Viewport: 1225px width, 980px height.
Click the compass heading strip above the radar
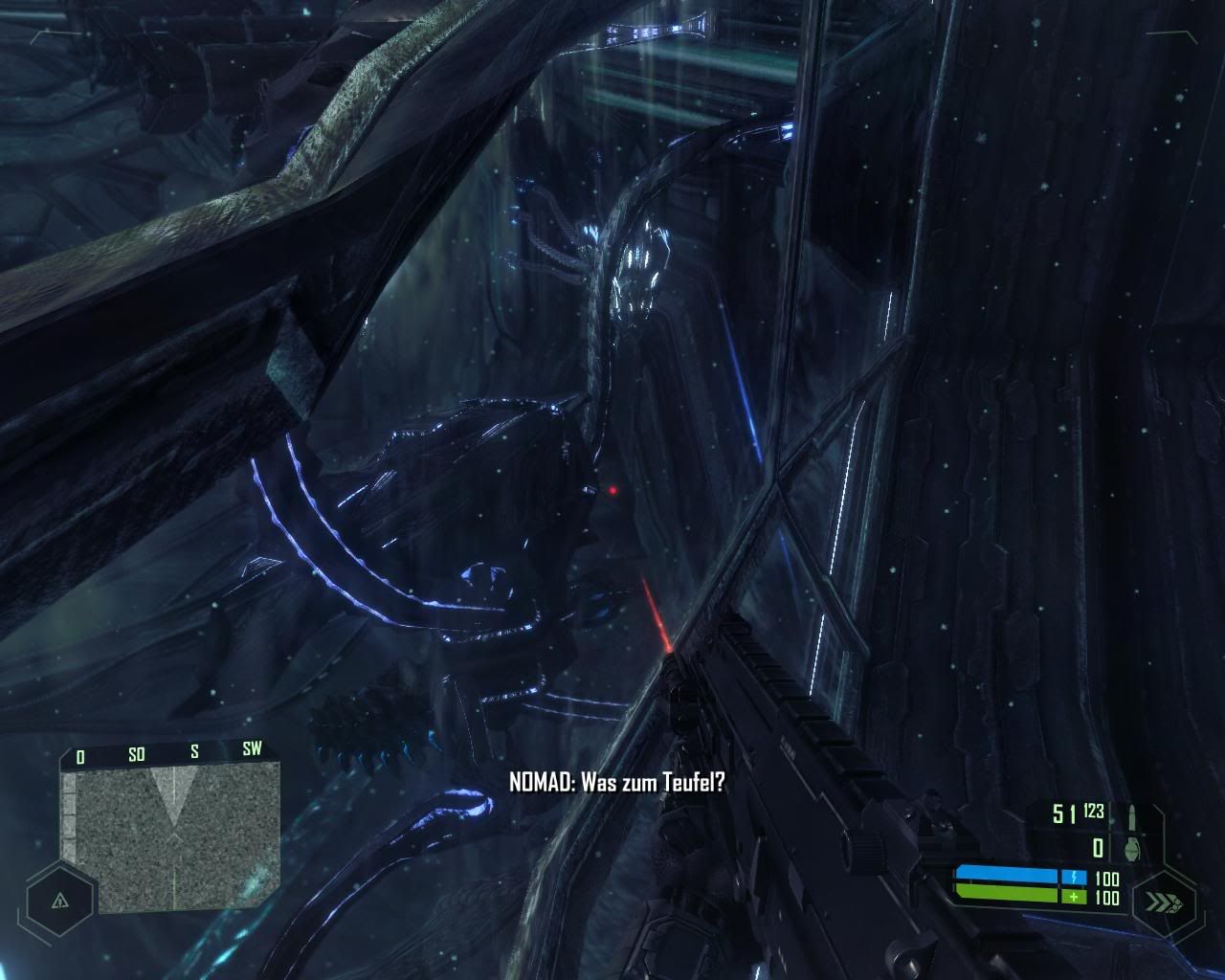pyautogui.click(x=168, y=753)
